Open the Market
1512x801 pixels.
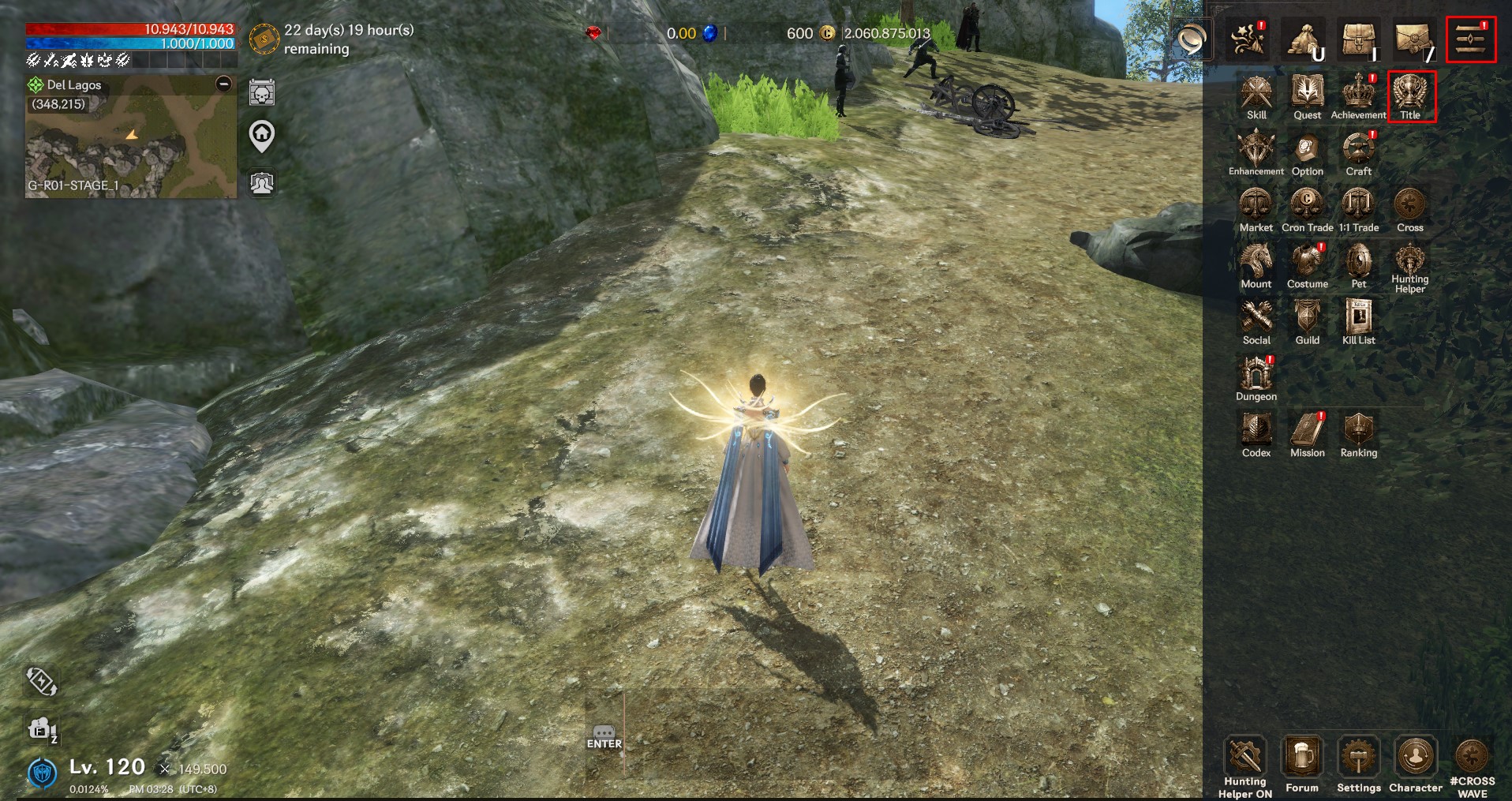pos(1256,208)
